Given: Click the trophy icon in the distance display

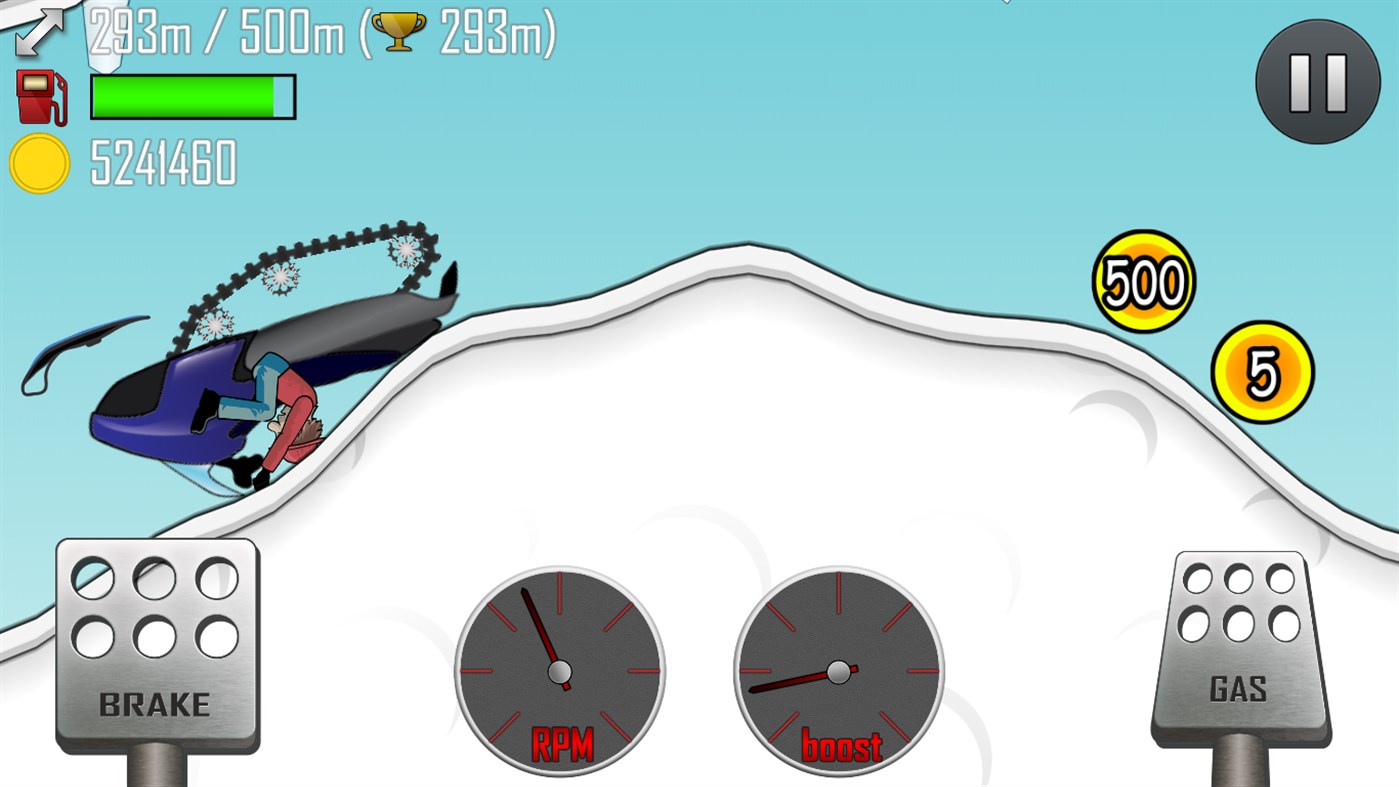Looking at the screenshot, I should tap(396, 30).
